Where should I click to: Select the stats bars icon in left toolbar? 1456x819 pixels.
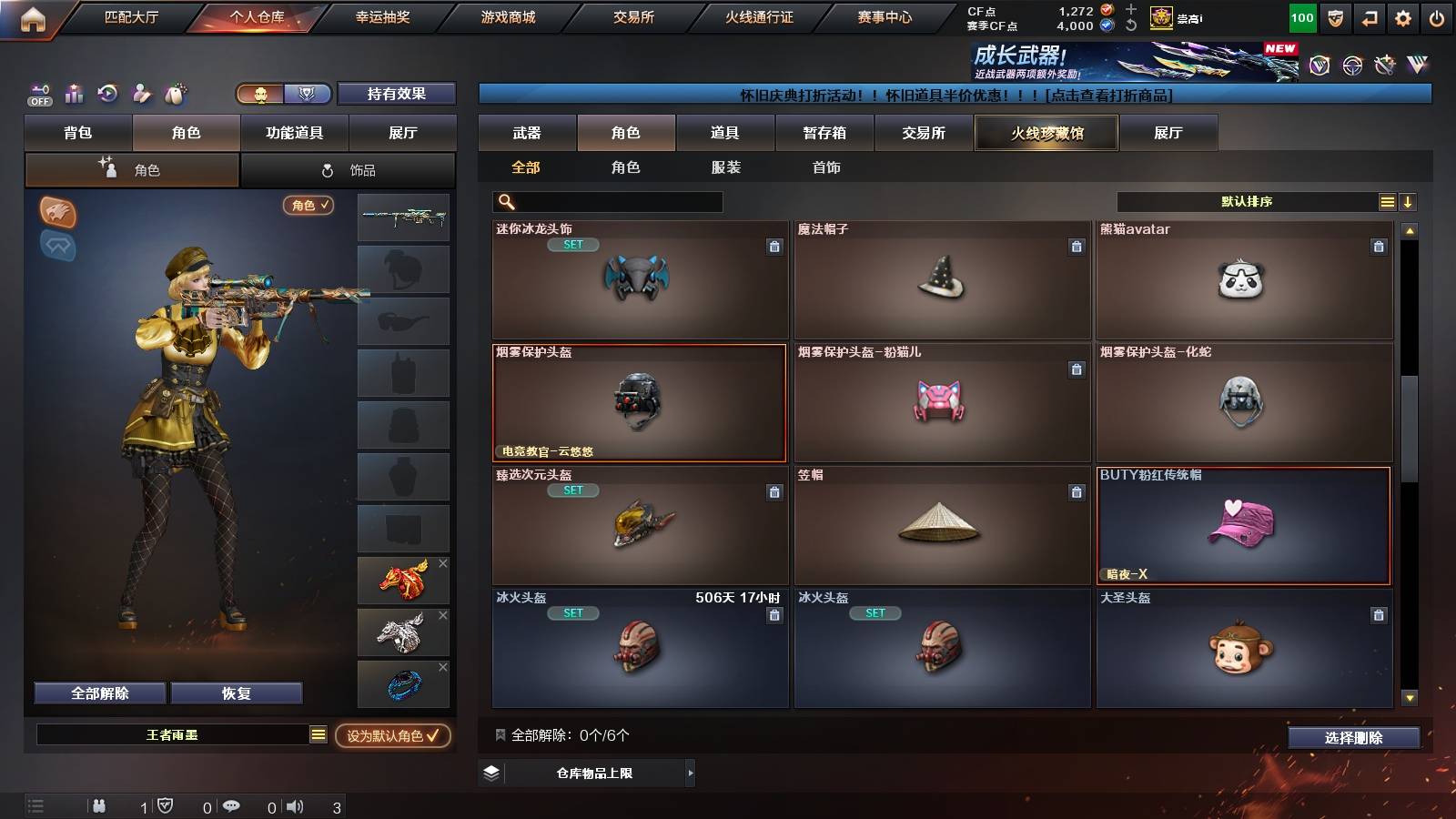point(75,94)
